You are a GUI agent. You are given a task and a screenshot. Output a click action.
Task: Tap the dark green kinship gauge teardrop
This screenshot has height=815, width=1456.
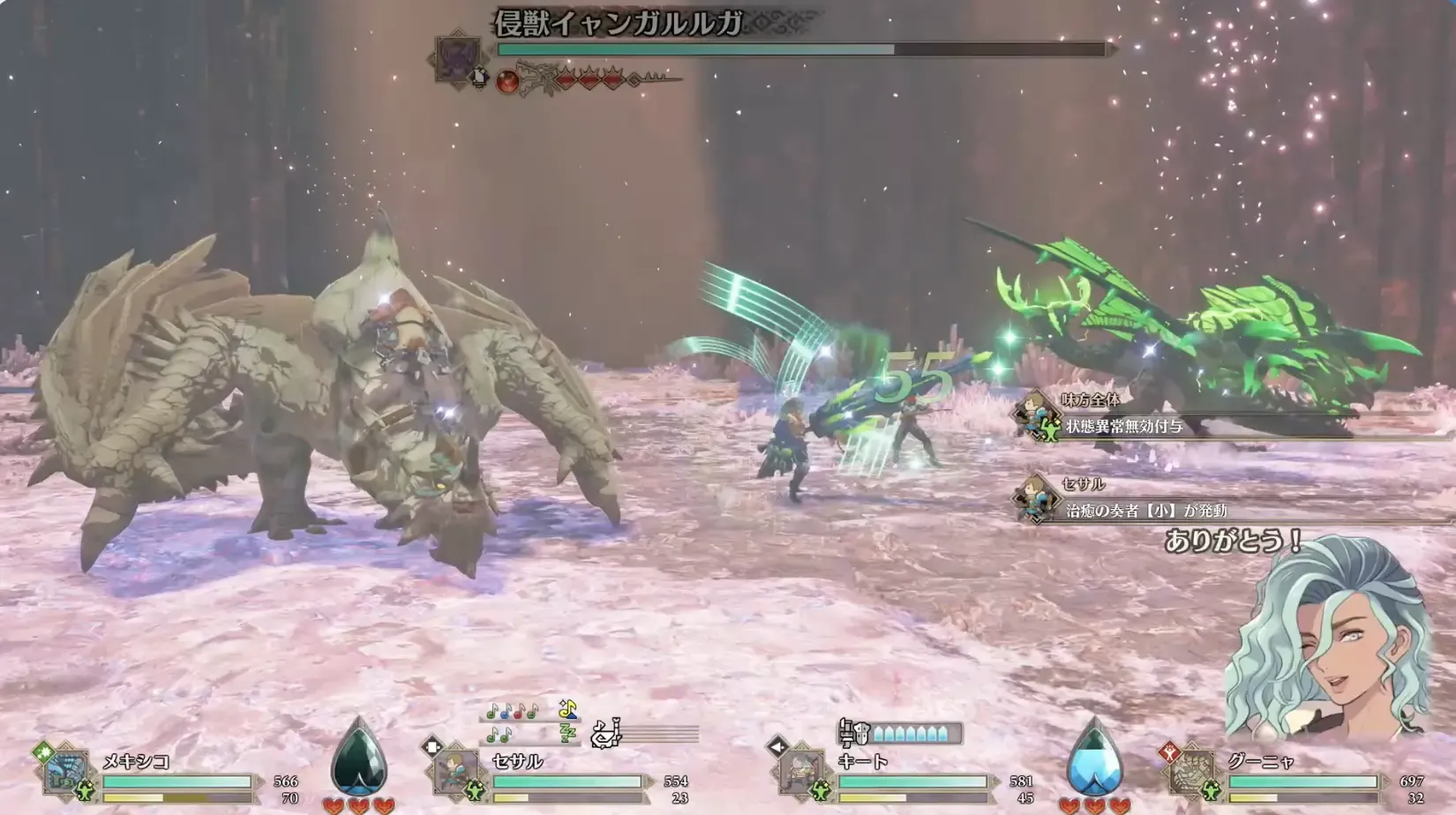[358, 757]
